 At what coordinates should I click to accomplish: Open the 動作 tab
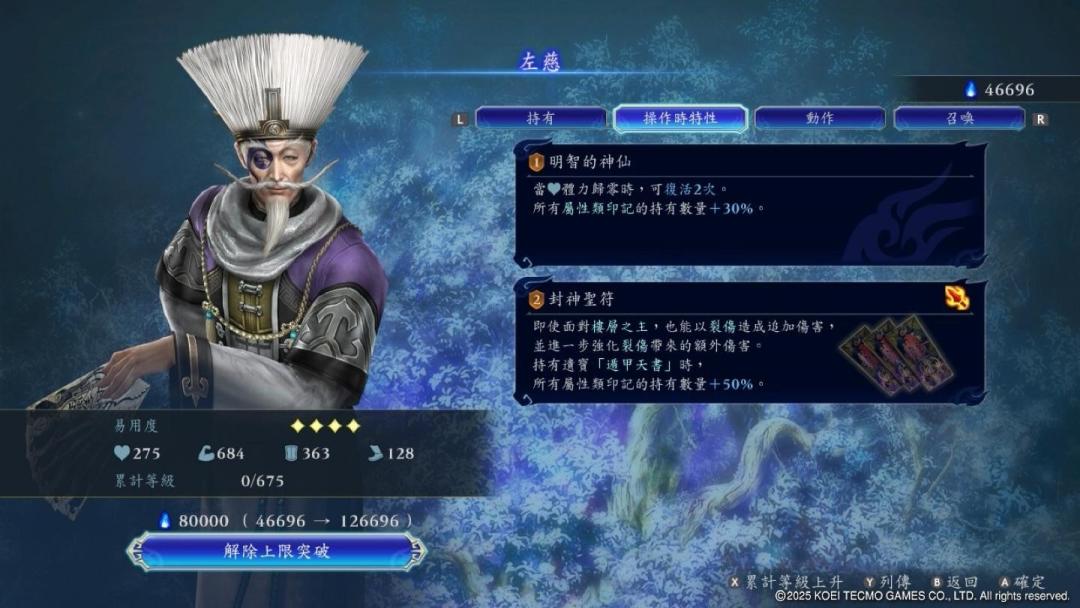[x=819, y=118]
